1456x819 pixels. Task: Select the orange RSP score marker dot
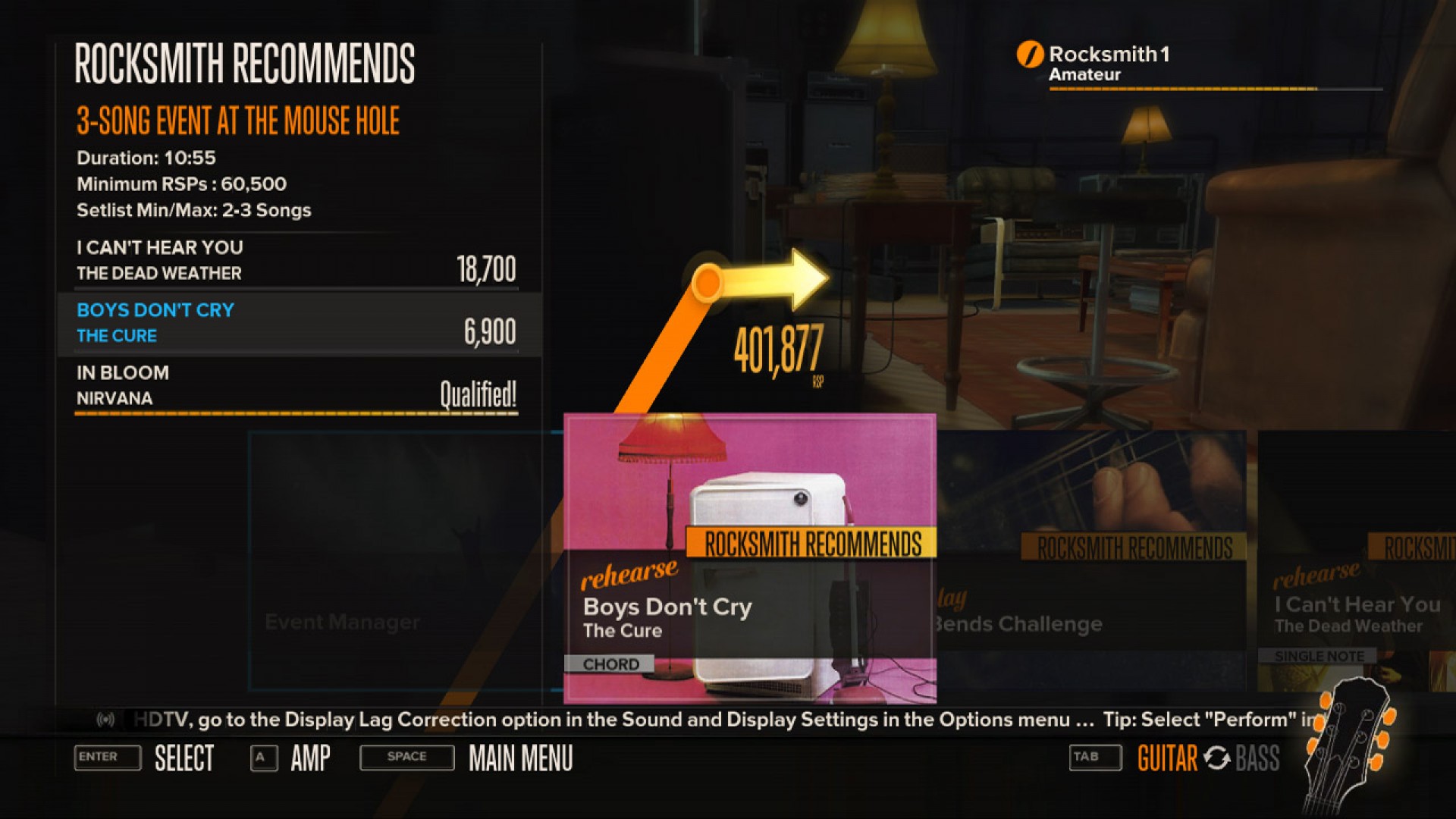[x=709, y=282]
